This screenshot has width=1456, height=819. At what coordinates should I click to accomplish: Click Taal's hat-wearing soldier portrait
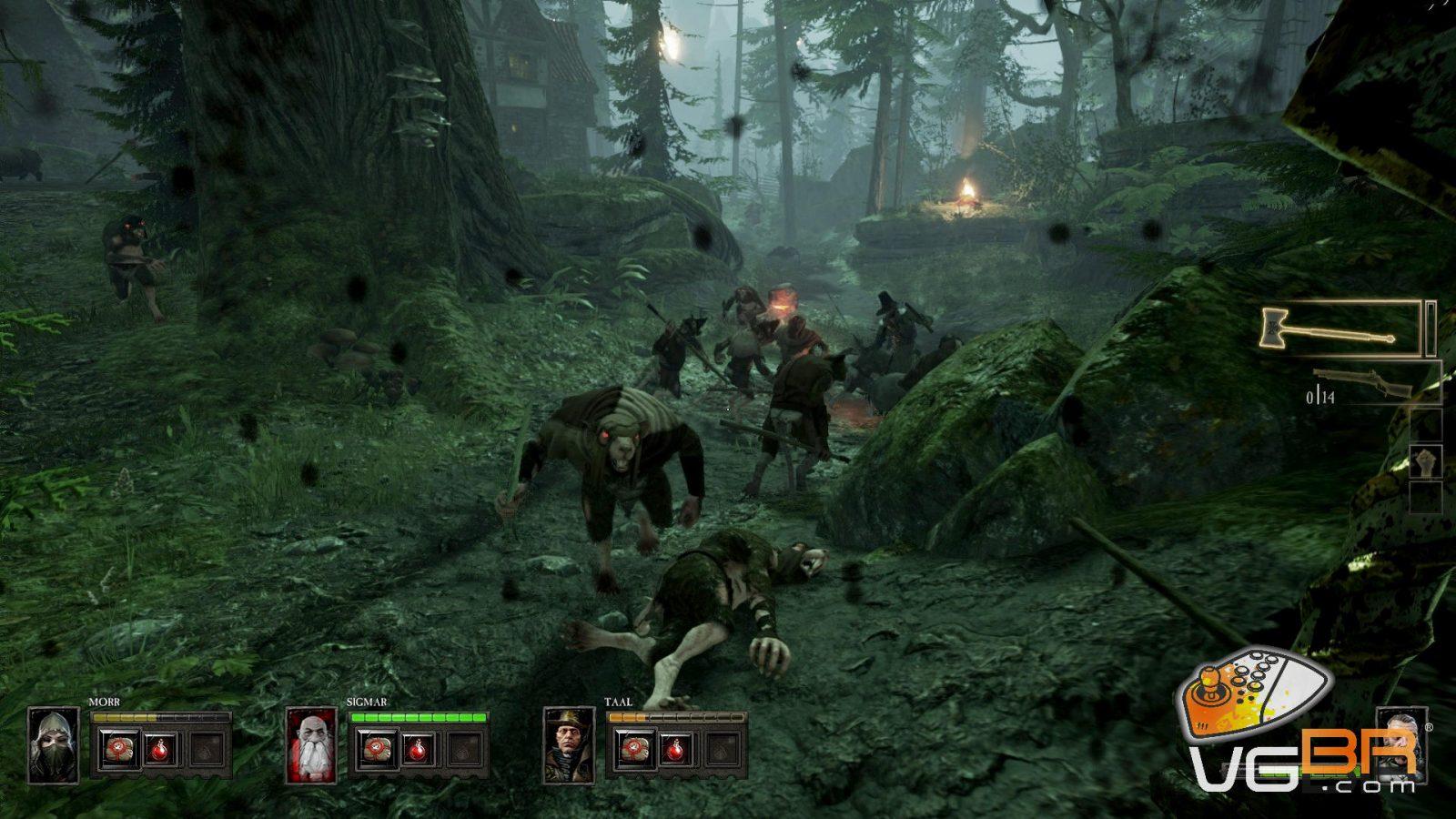coord(570,745)
